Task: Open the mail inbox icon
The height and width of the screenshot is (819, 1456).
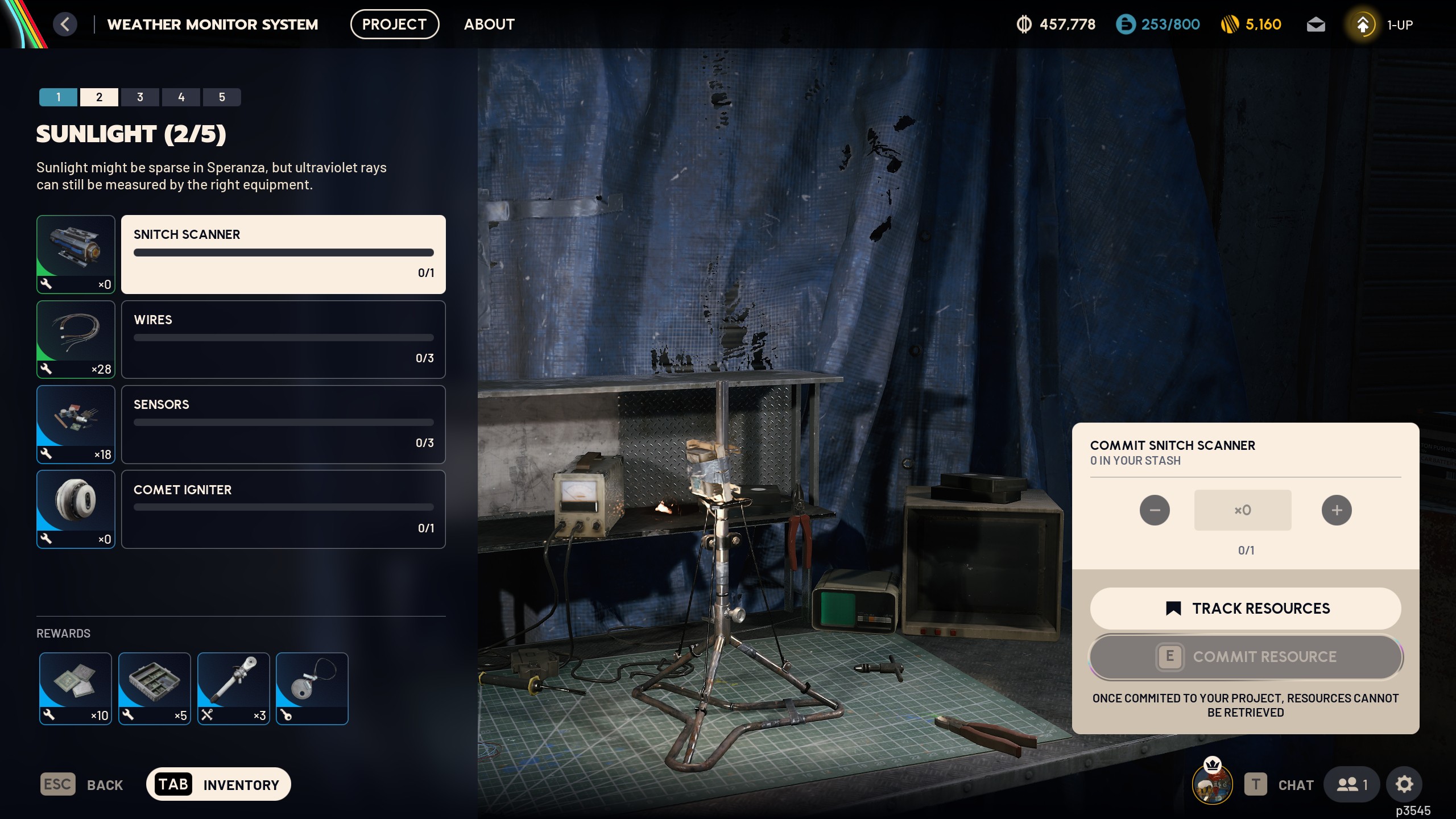Action: (1317, 24)
